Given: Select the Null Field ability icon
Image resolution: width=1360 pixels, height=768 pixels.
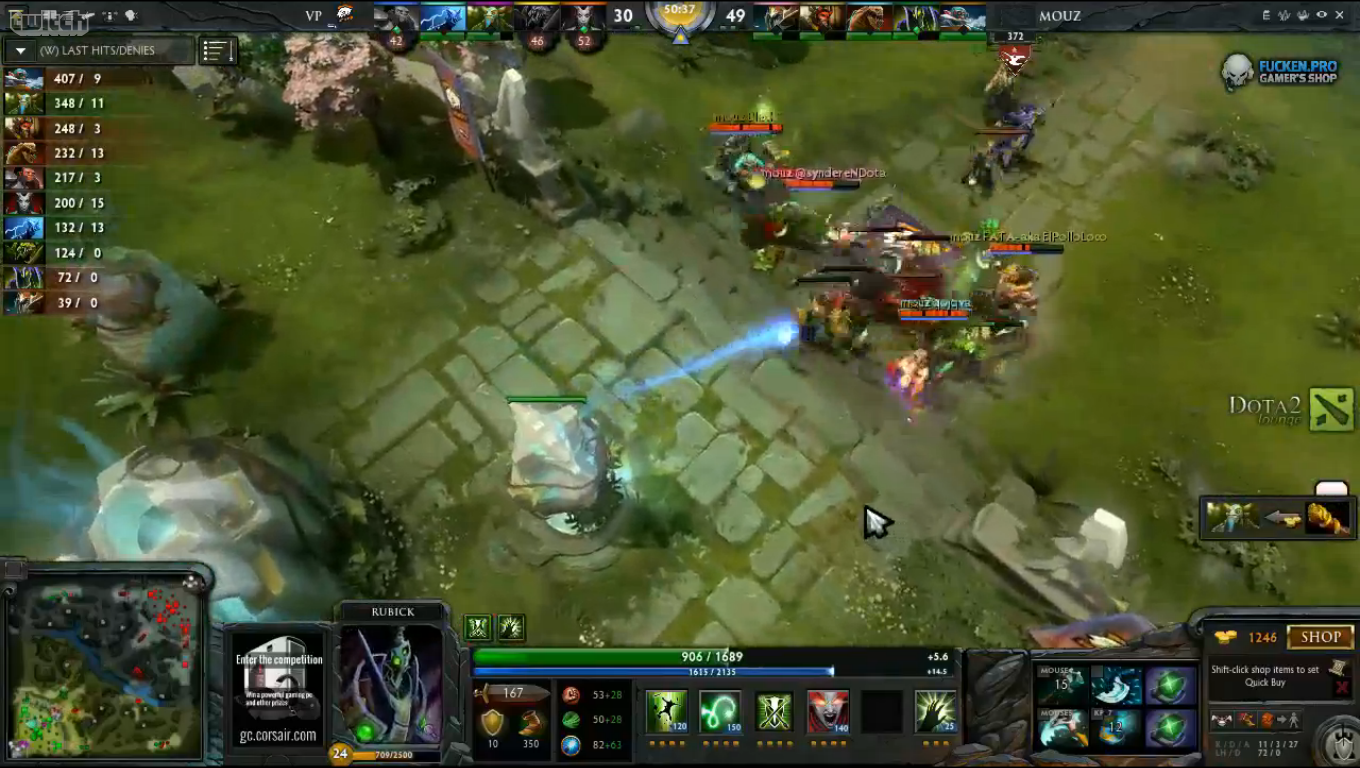Looking at the screenshot, I should pyautogui.click(x=773, y=711).
